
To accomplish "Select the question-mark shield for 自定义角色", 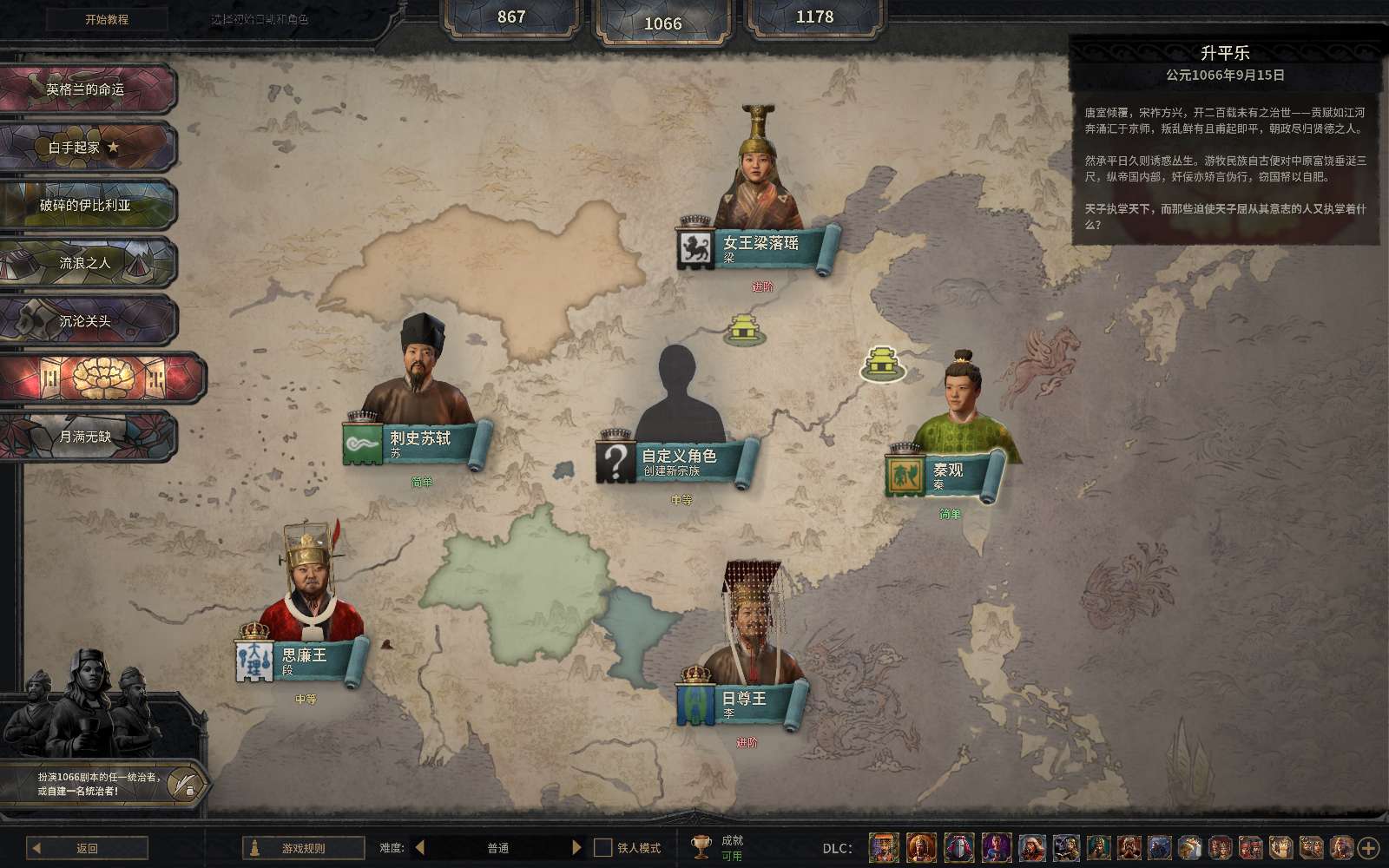I will [x=617, y=459].
